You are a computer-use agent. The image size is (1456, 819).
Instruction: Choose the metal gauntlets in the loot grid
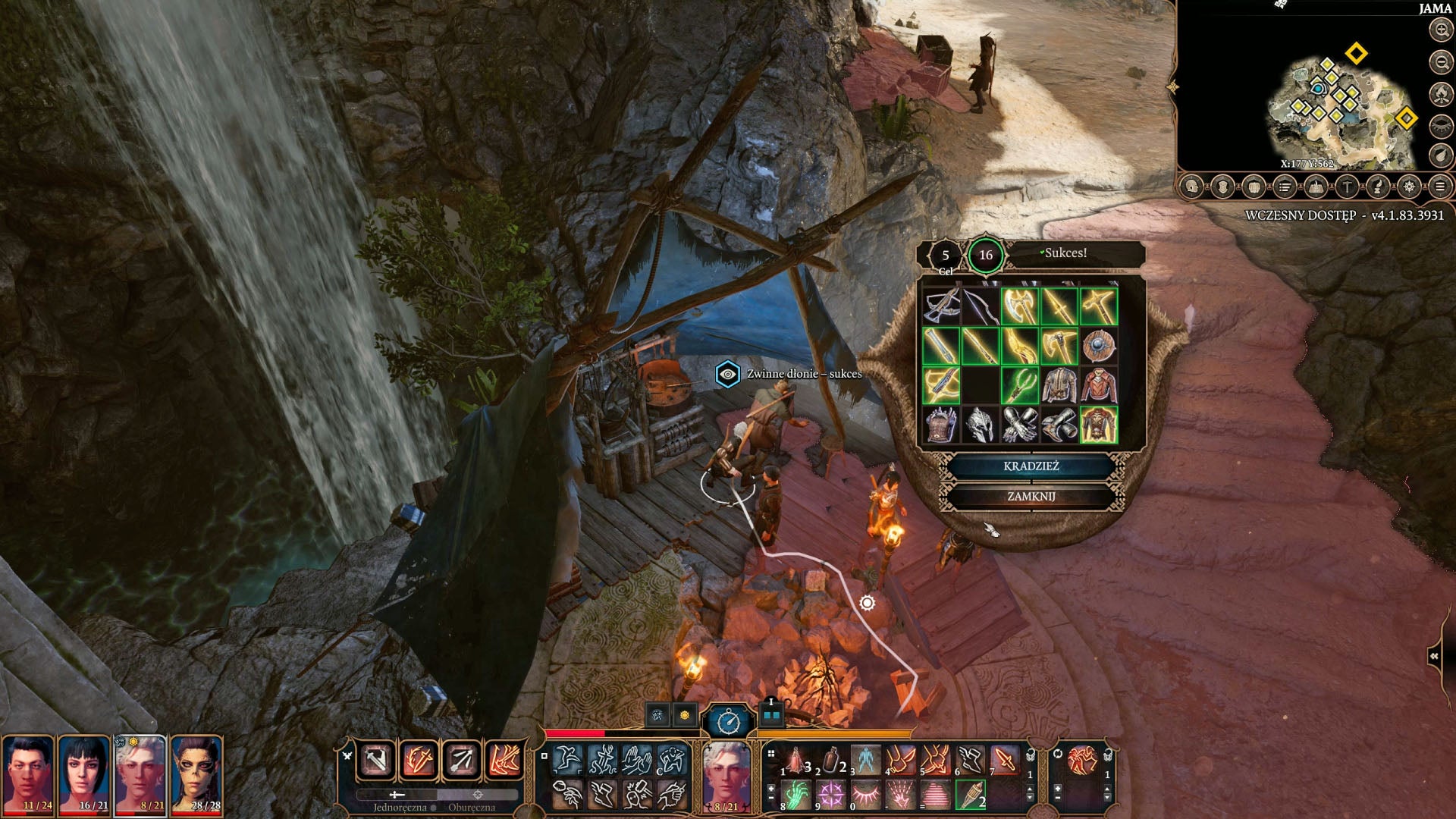(x=1019, y=425)
